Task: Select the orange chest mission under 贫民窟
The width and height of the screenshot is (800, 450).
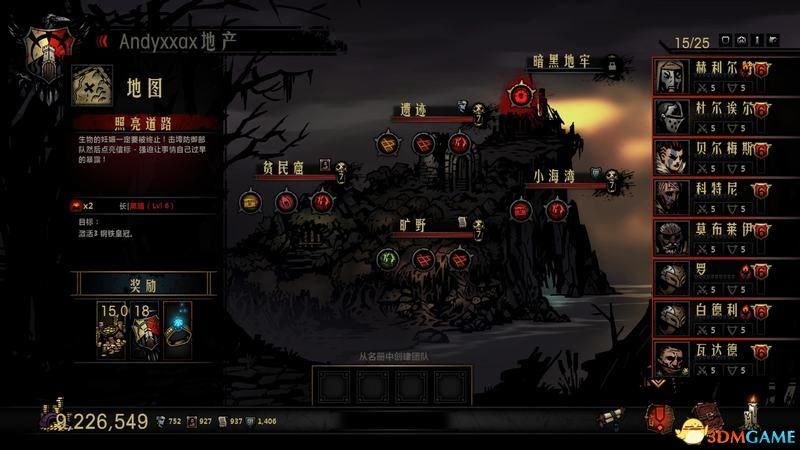Action: [250, 201]
